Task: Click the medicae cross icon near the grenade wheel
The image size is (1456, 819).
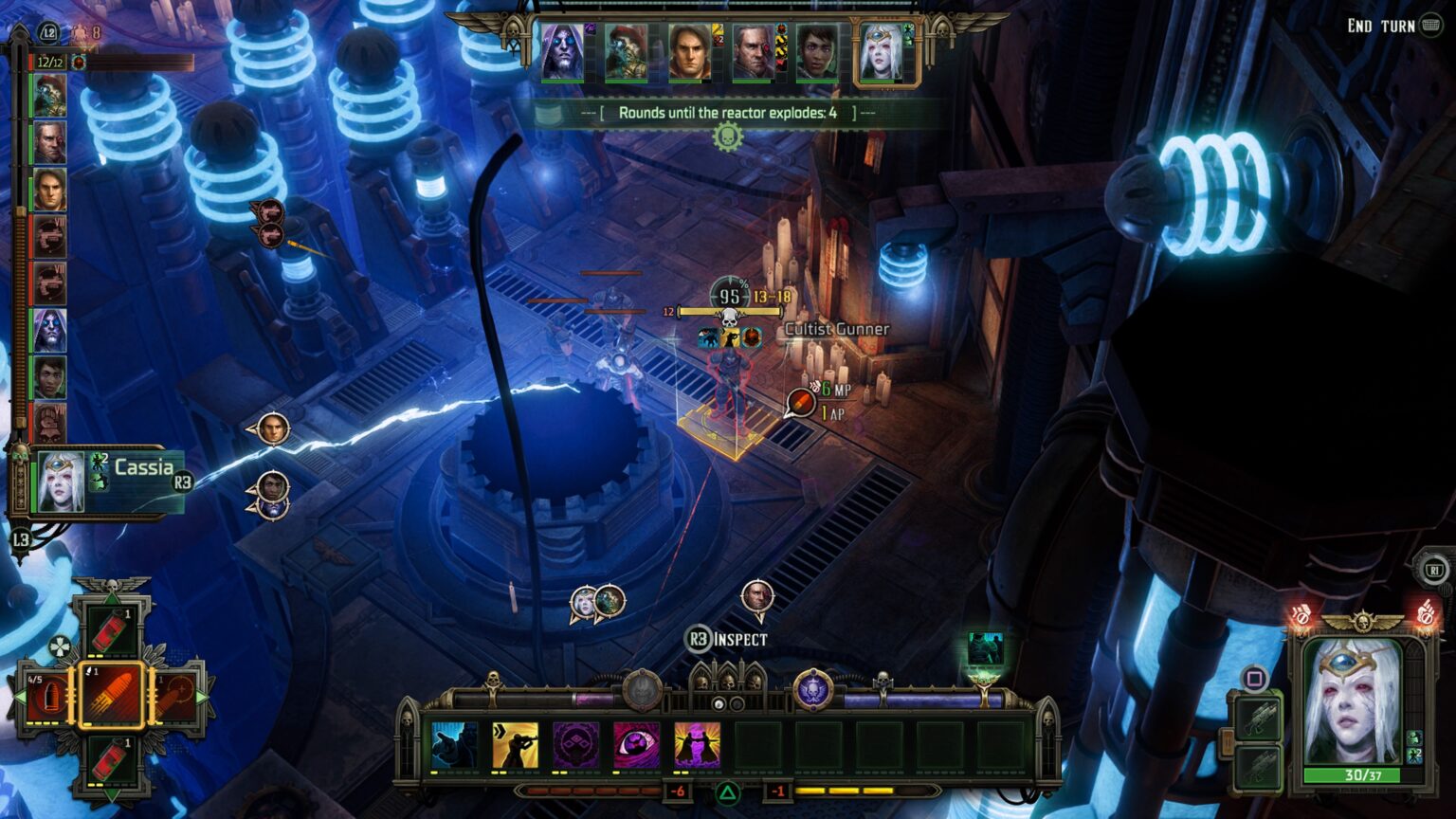Action: pos(60,646)
